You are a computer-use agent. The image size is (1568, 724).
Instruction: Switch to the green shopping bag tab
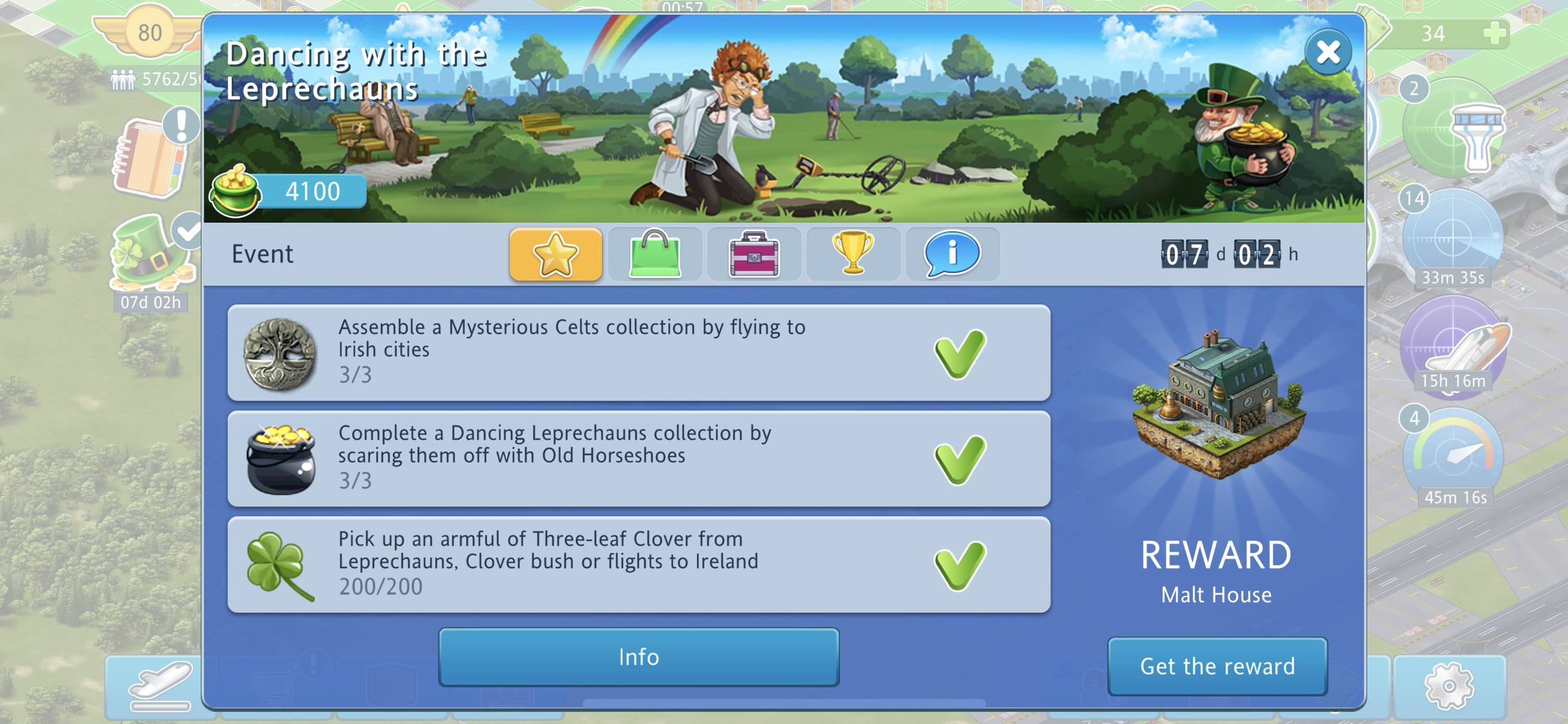(655, 255)
